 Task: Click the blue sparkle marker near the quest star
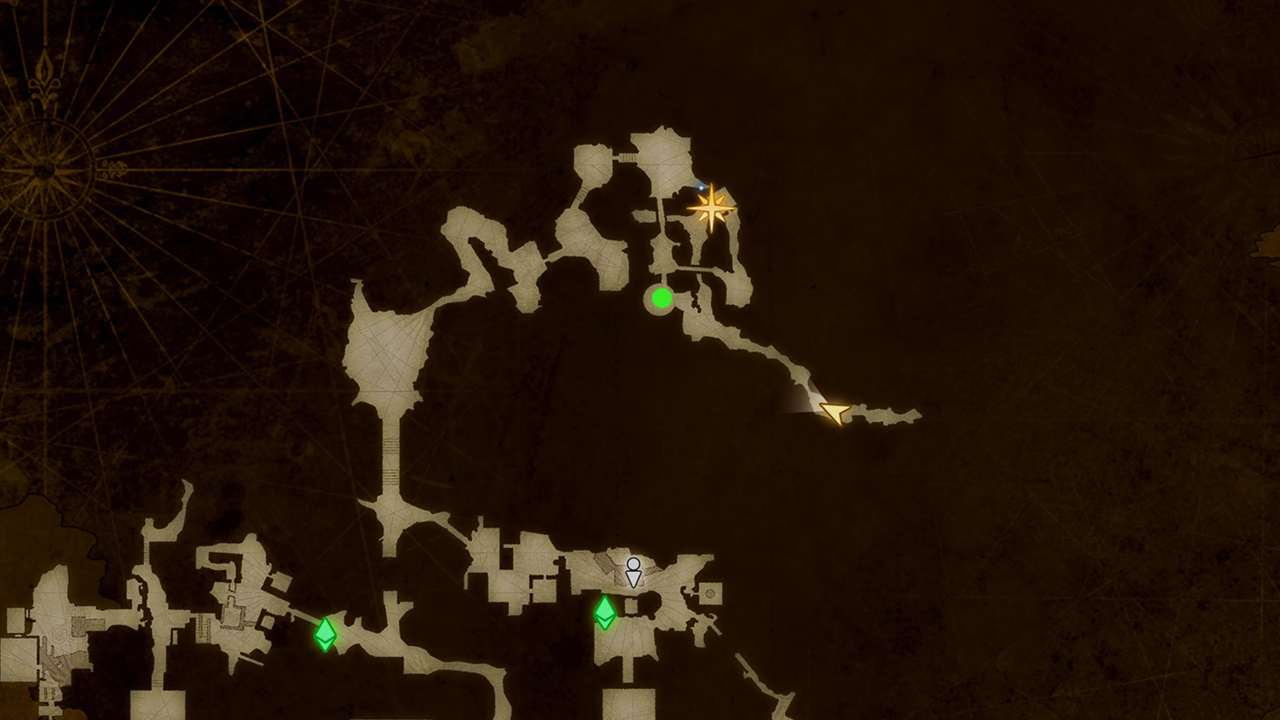pos(700,189)
